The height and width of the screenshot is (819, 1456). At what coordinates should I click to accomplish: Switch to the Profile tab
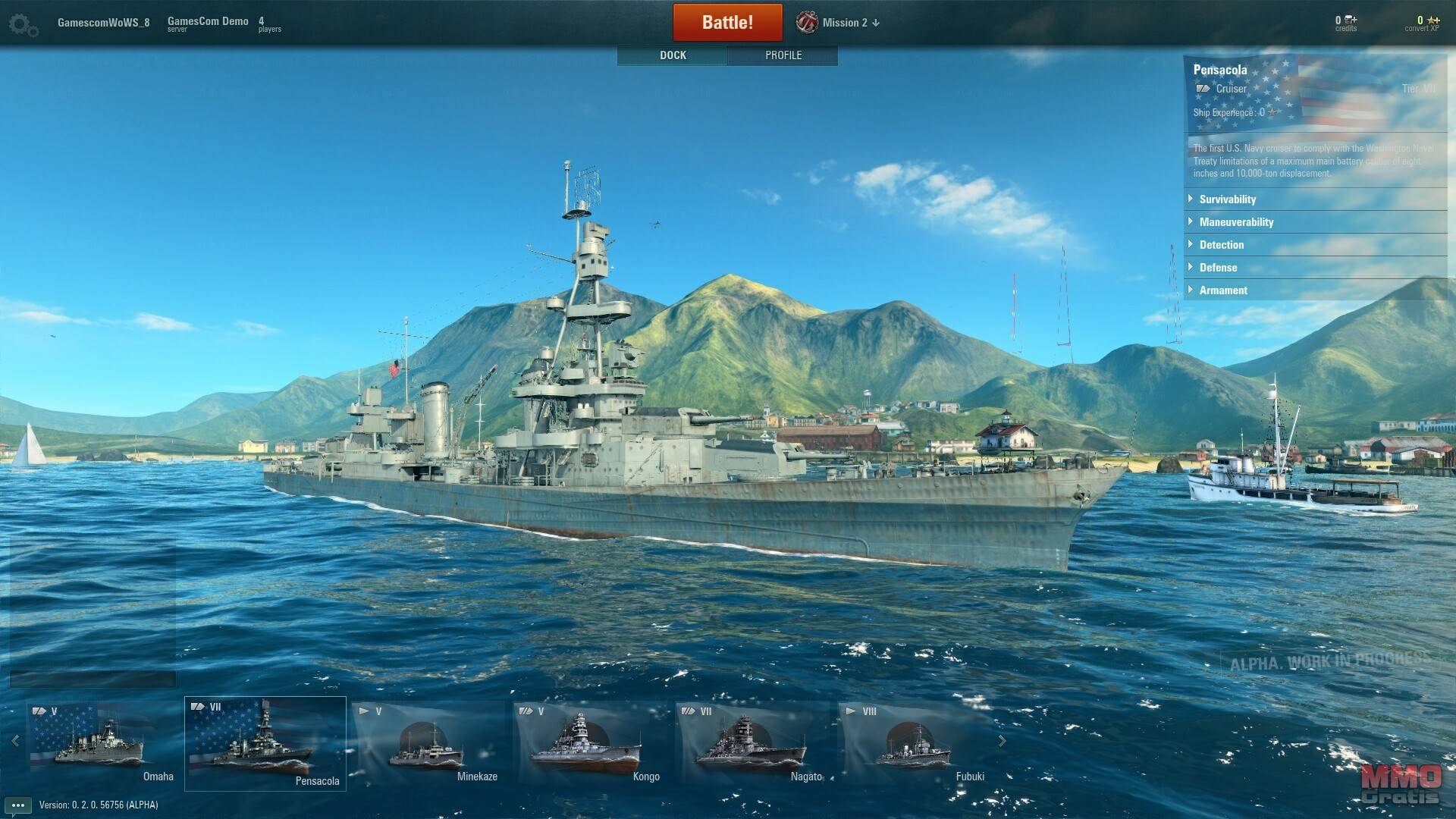click(783, 55)
